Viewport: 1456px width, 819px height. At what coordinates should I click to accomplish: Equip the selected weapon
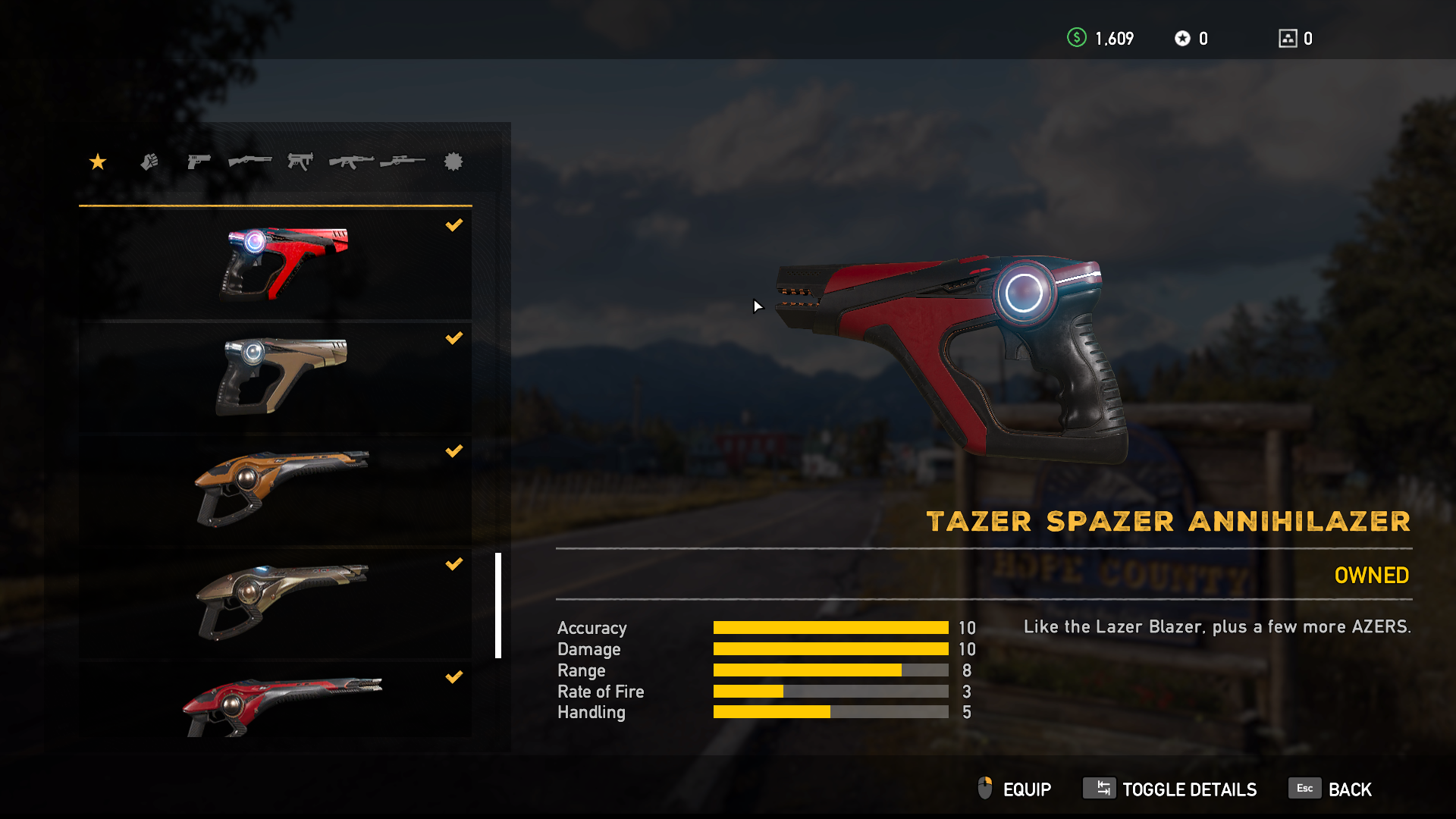[x=1015, y=789]
